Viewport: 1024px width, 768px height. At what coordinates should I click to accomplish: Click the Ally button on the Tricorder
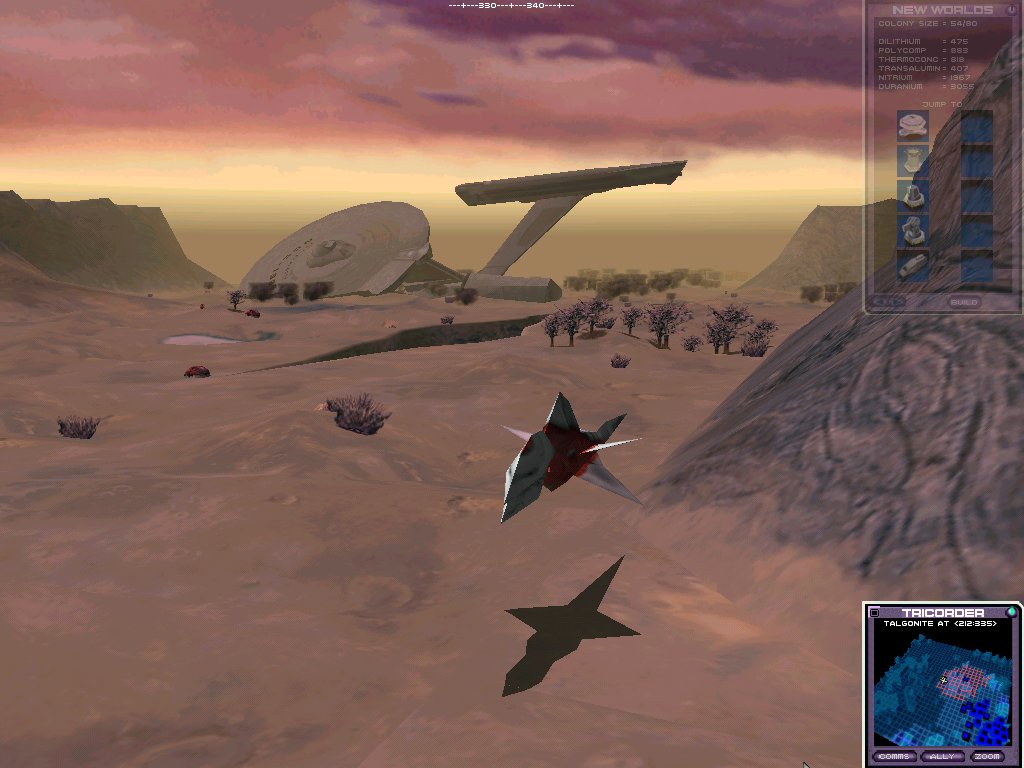pos(941,756)
